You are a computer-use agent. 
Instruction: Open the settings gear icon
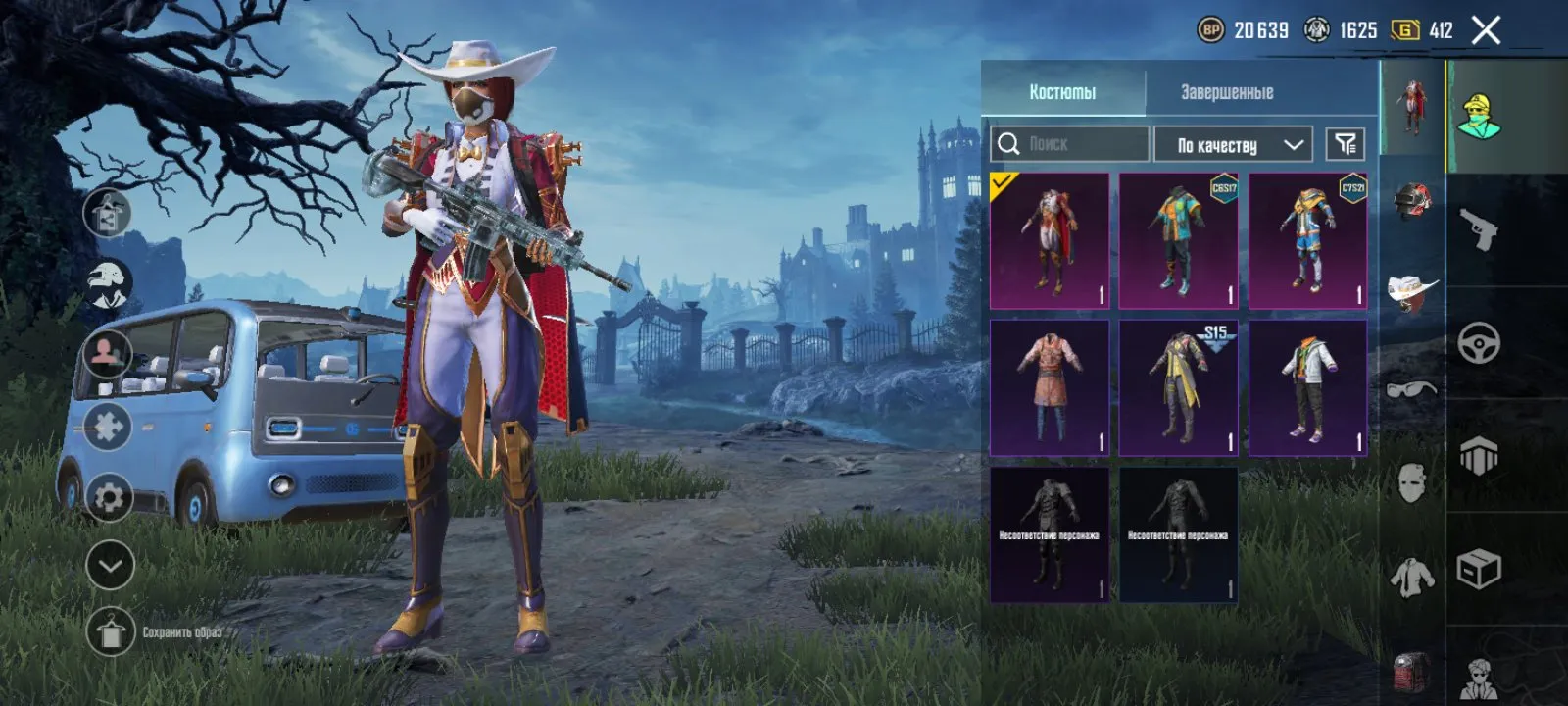pos(111,495)
